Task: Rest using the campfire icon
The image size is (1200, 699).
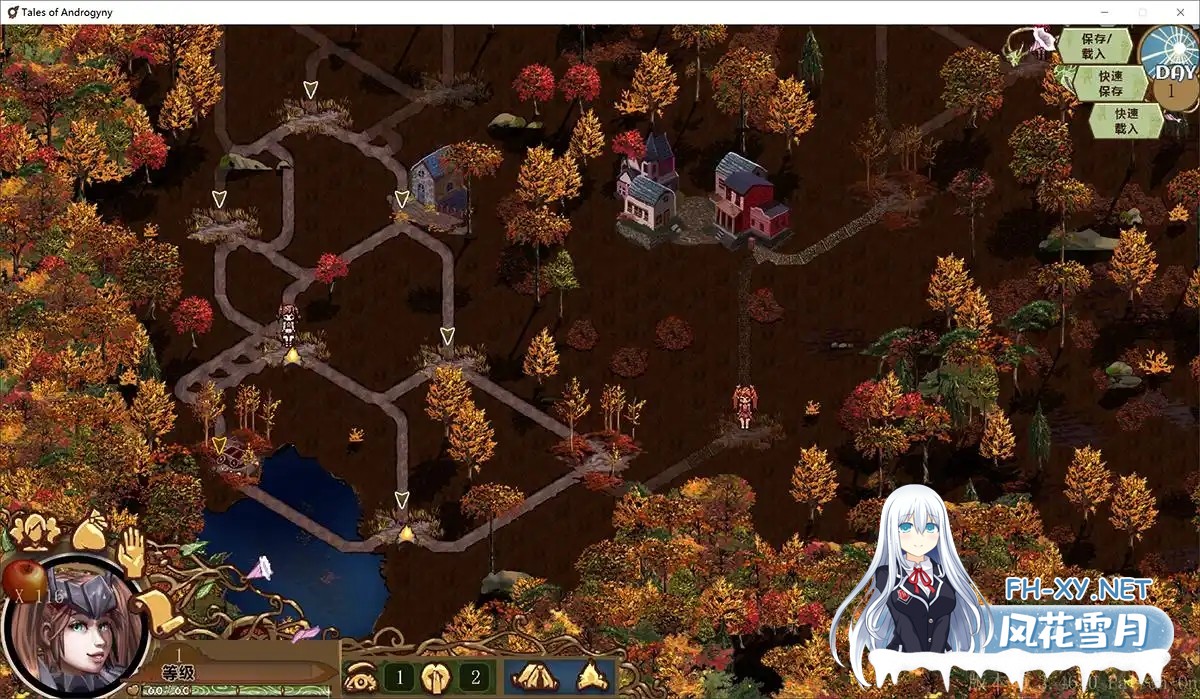Action: pos(590,677)
